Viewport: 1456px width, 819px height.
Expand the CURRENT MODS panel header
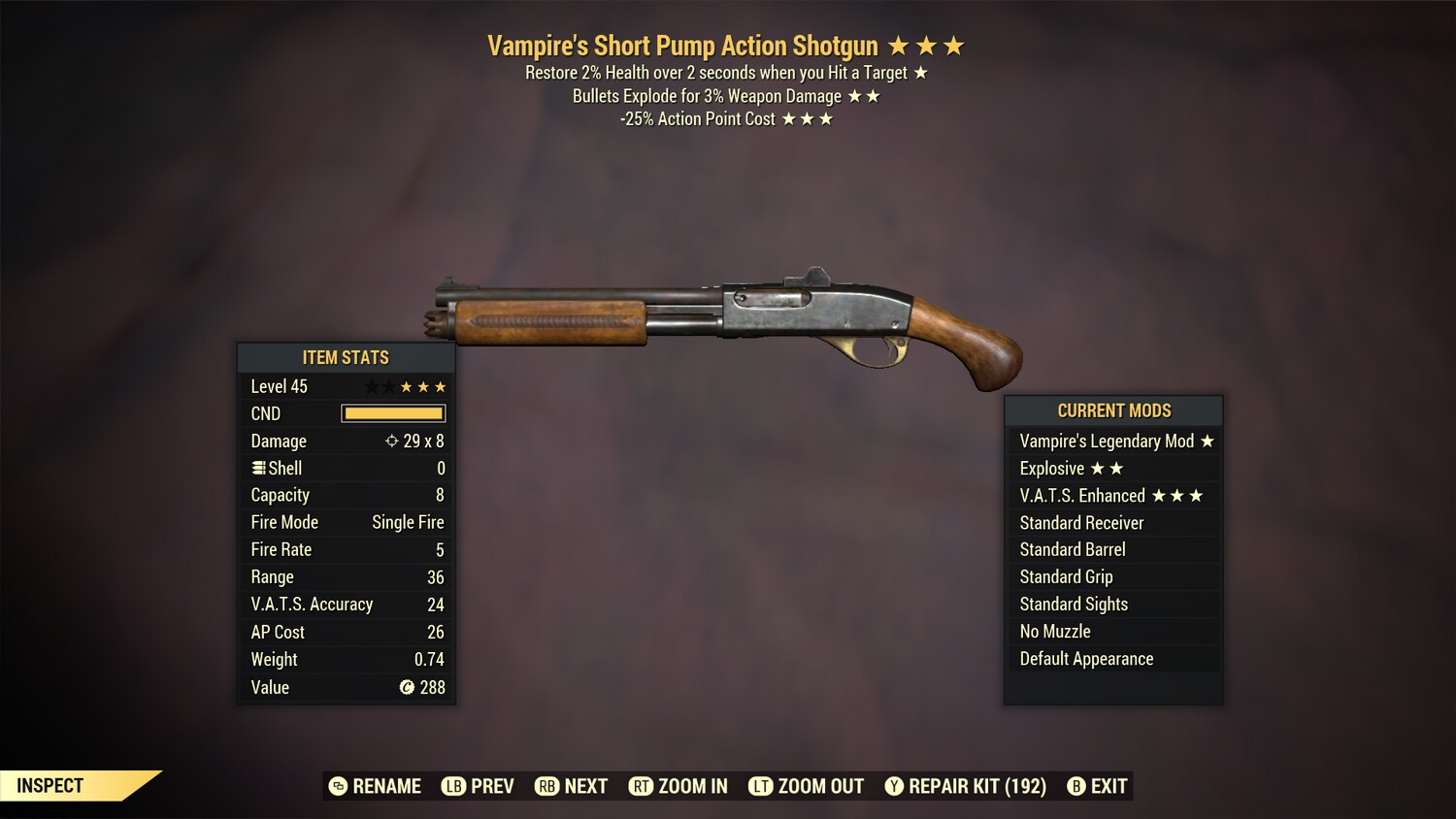click(x=1113, y=410)
